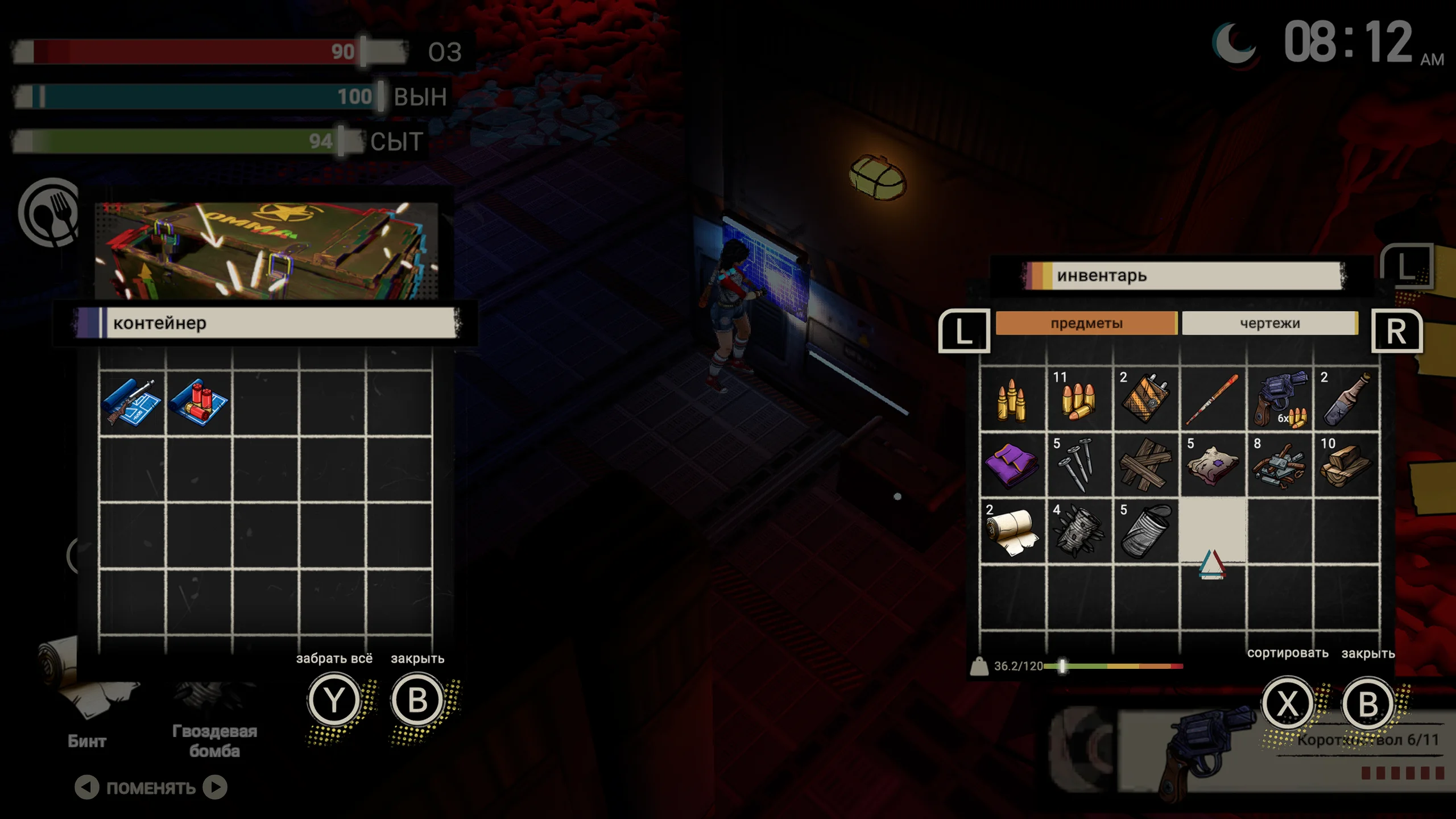Take all with забрать всё
Screen dimensions: 1456x819
click(334, 700)
